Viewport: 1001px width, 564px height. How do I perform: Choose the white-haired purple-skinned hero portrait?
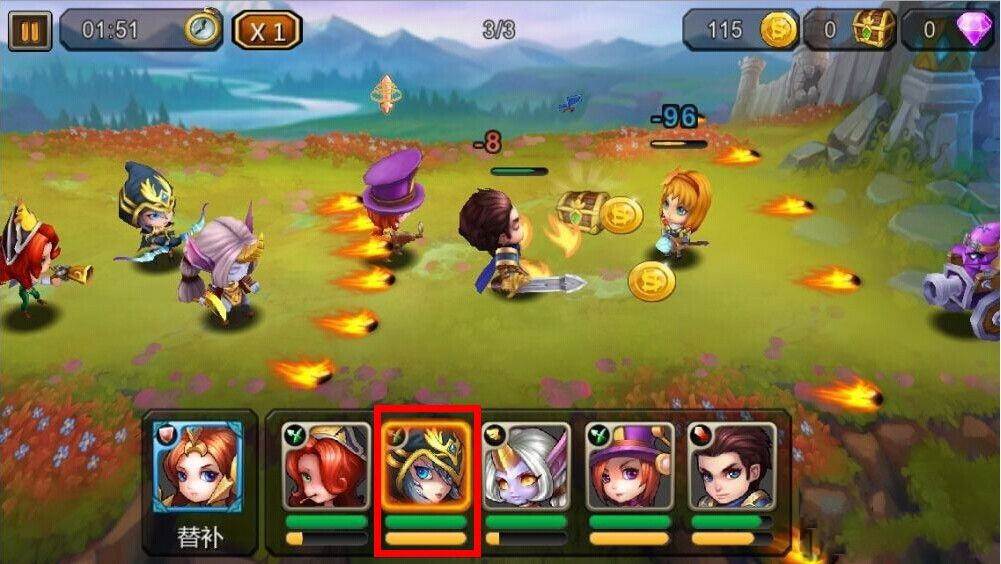pyautogui.click(x=527, y=466)
